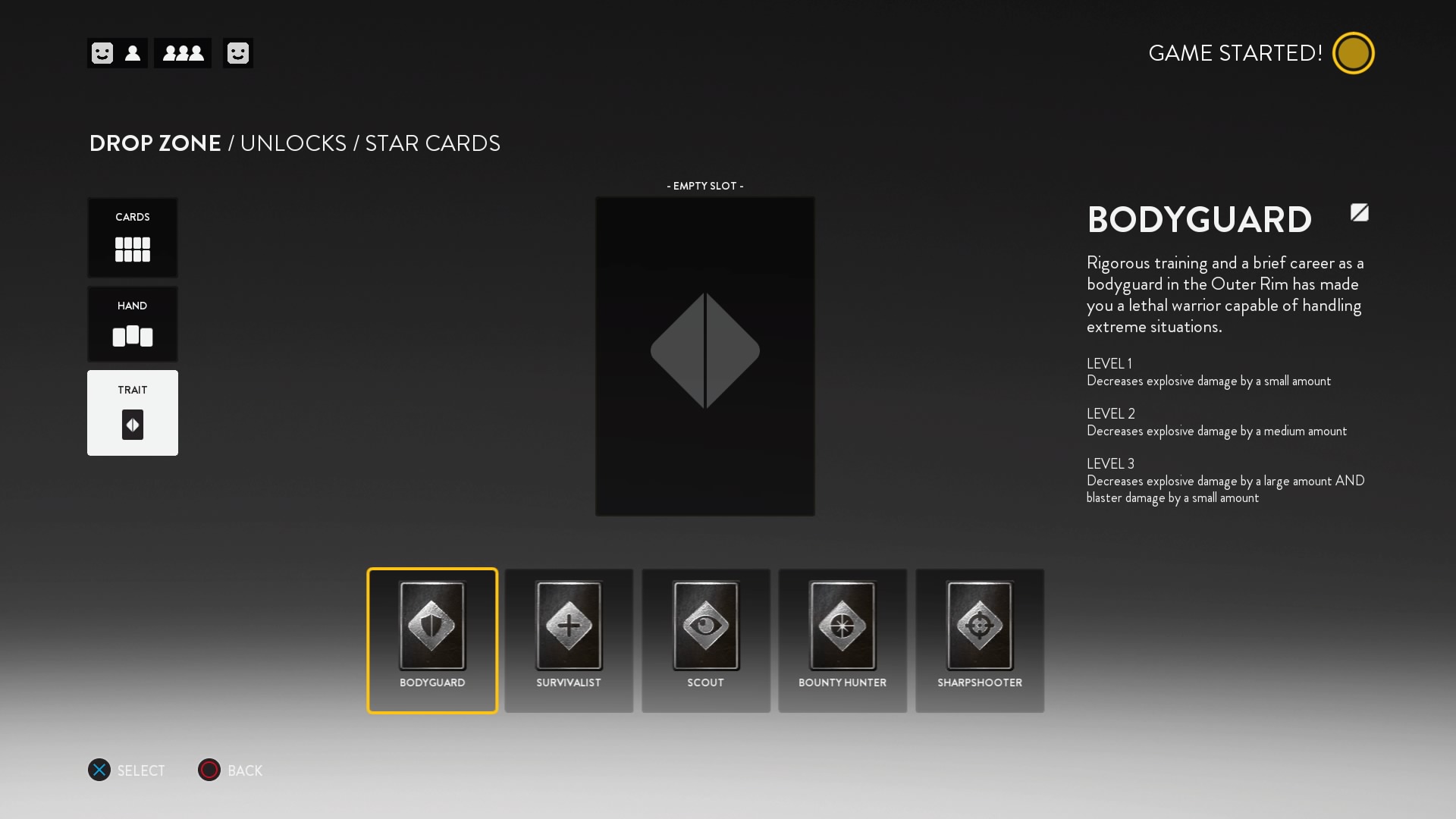Switch to the CARDS category
The width and height of the screenshot is (1456, 819).
click(x=133, y=237)
